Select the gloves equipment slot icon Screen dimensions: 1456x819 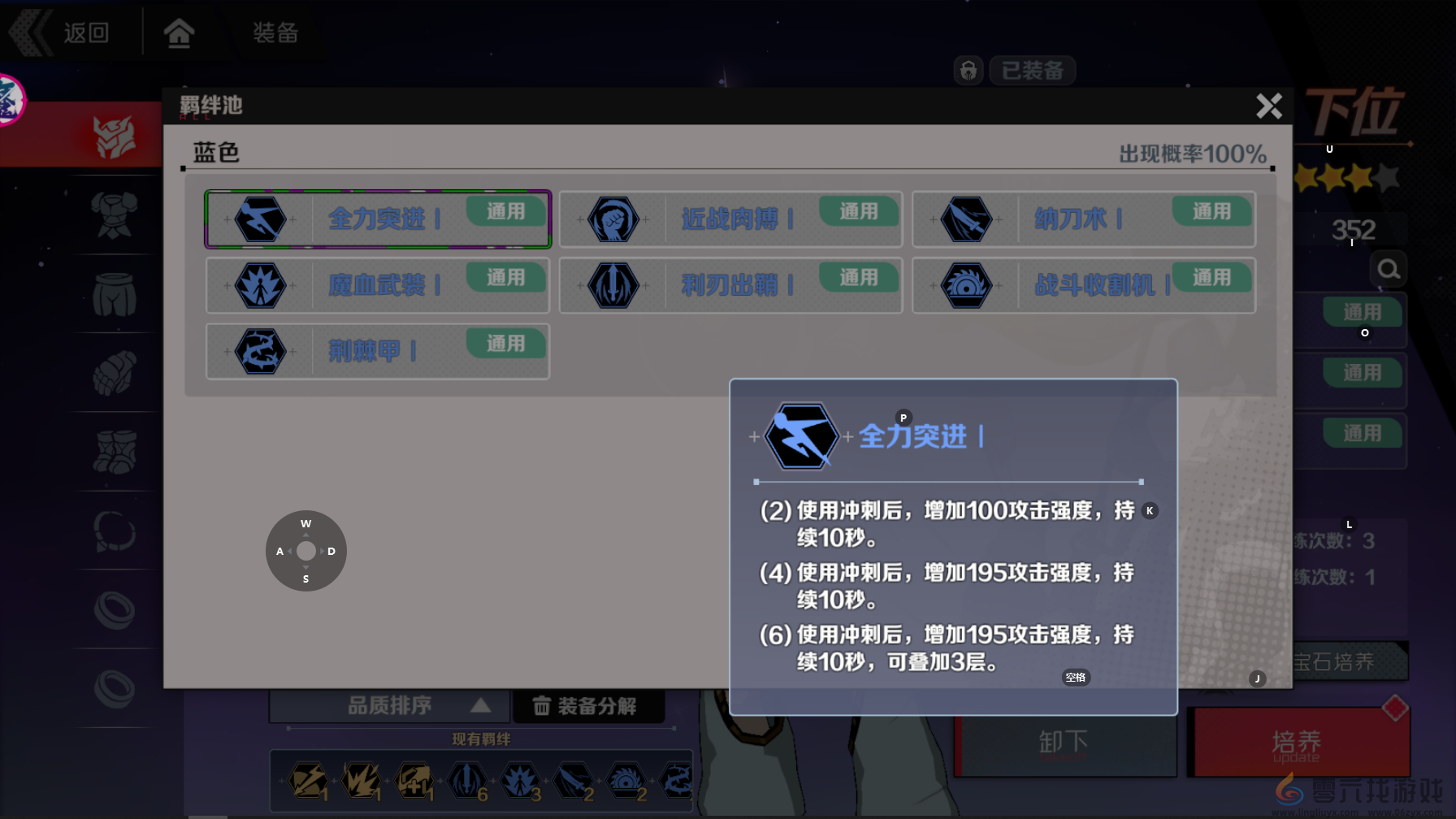pos(116,374)
